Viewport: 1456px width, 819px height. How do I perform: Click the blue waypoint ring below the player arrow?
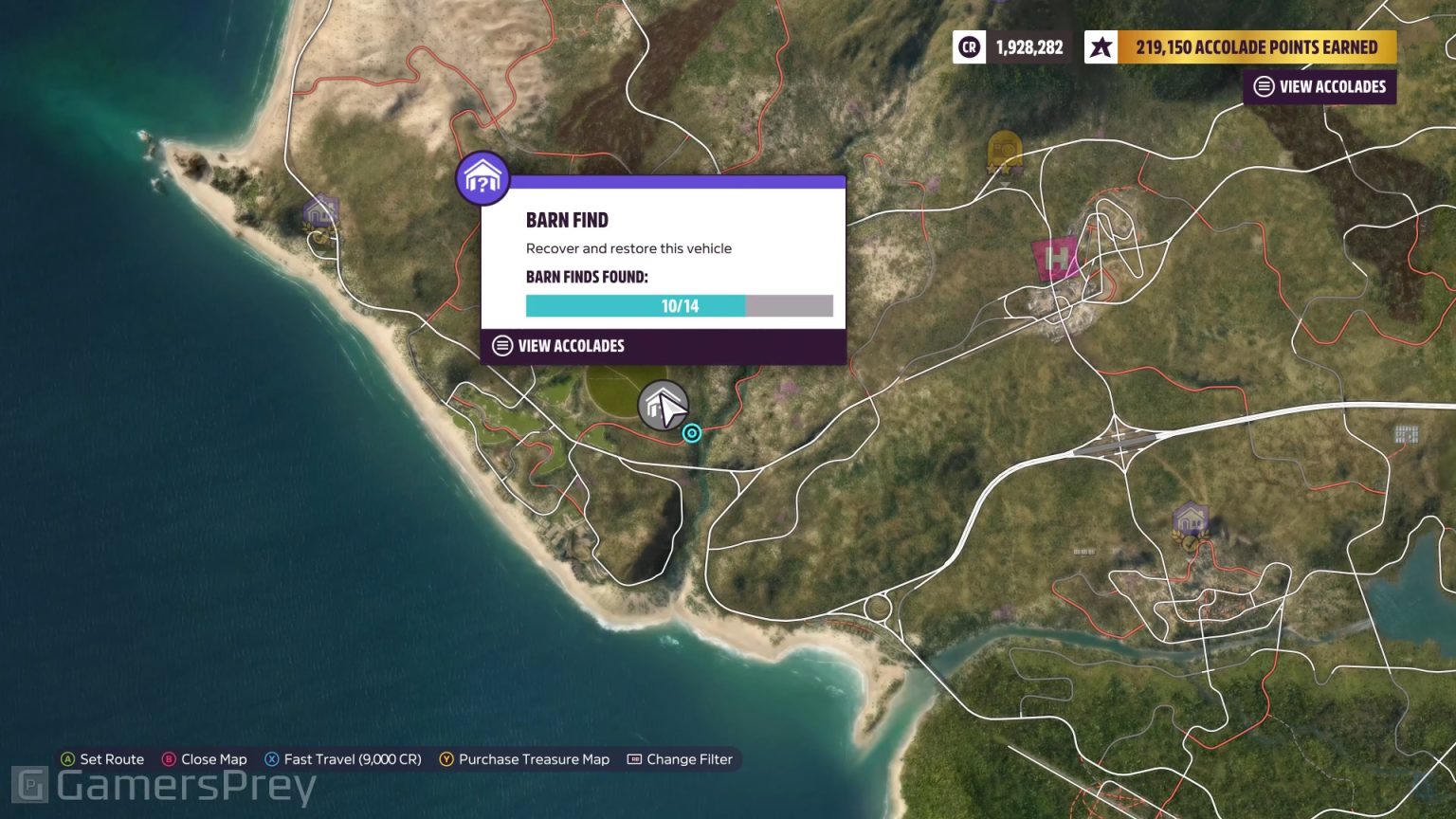(x=692, y=433)
